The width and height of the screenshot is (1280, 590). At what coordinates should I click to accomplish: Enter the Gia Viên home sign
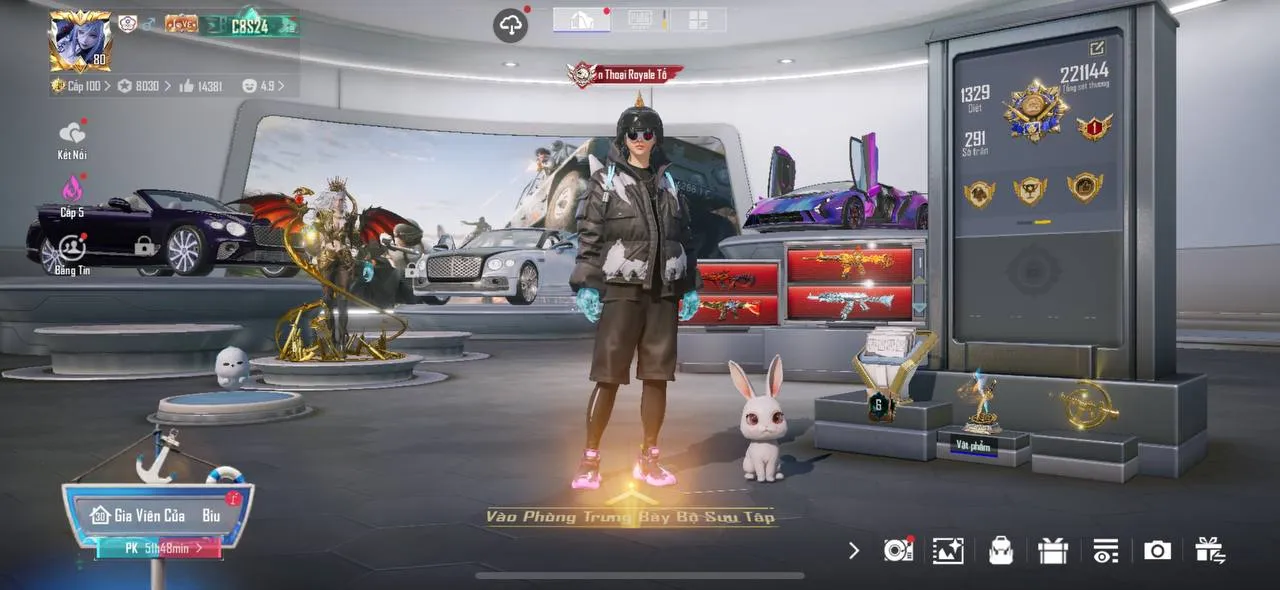(158, 516)
